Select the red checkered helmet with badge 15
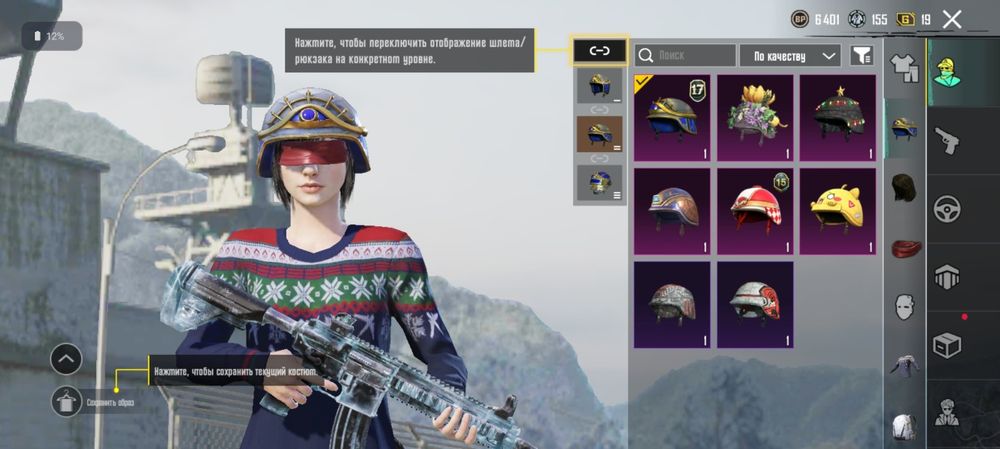1000x449 pixels. [x=755, y=211]
